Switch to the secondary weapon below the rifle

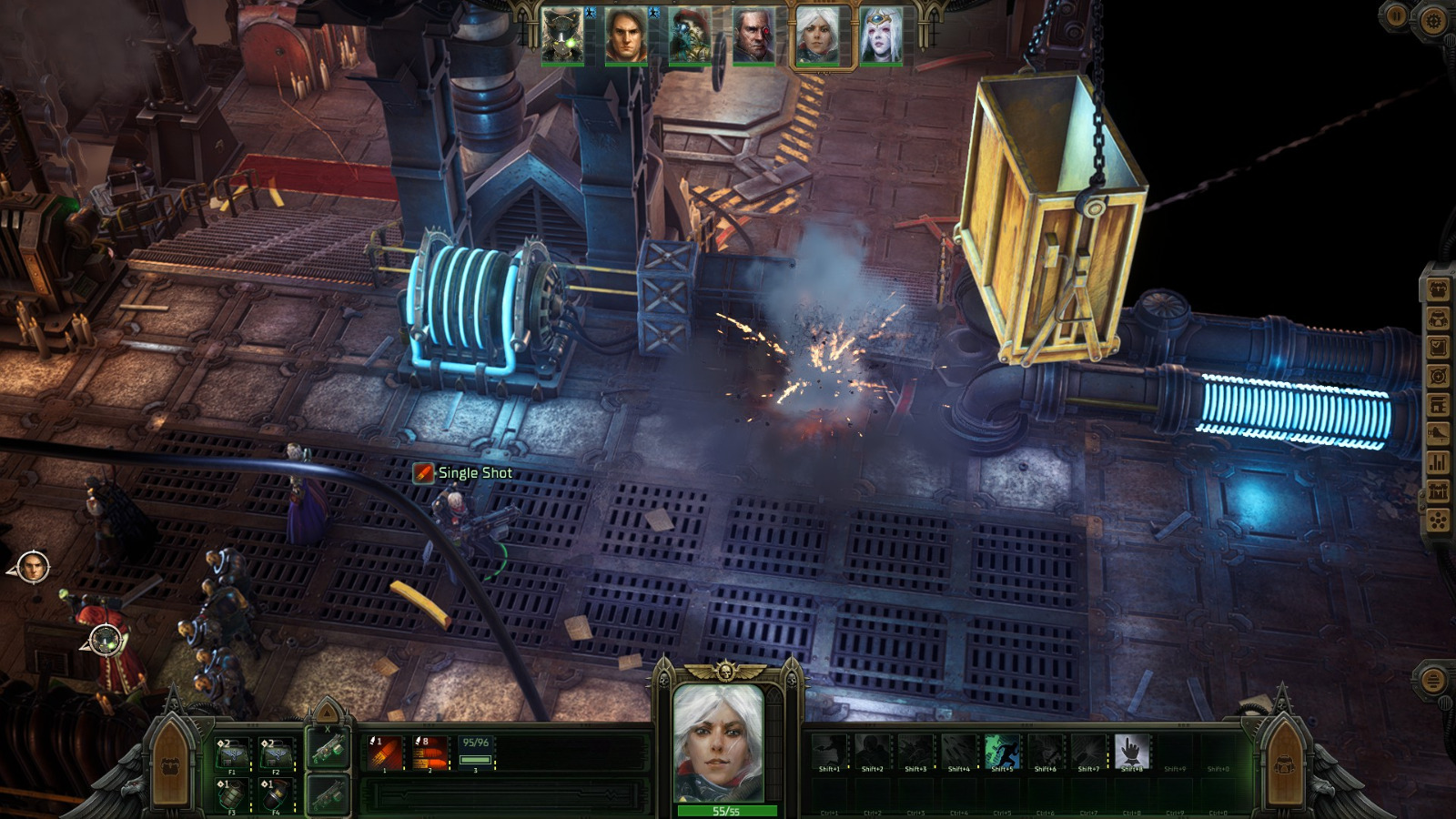(x=329, y=794)
